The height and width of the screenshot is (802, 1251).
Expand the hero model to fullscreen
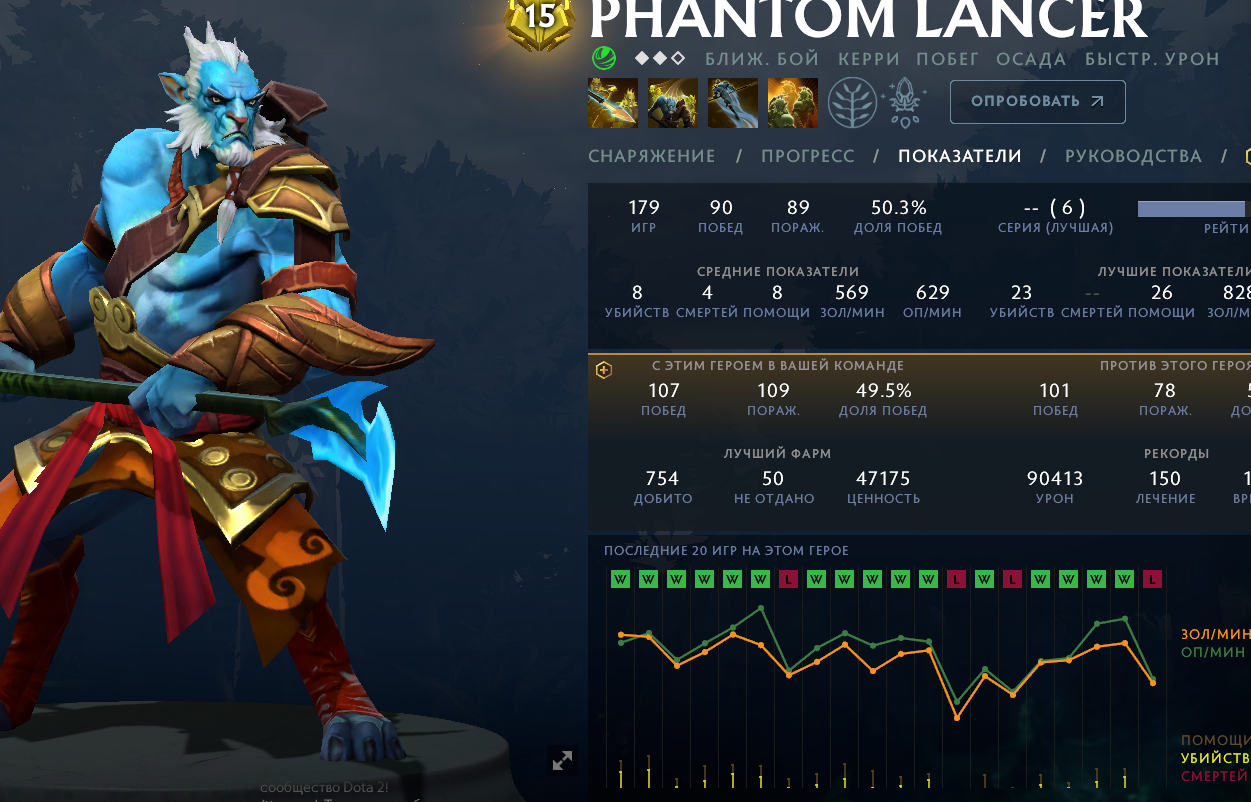[563, 761]
